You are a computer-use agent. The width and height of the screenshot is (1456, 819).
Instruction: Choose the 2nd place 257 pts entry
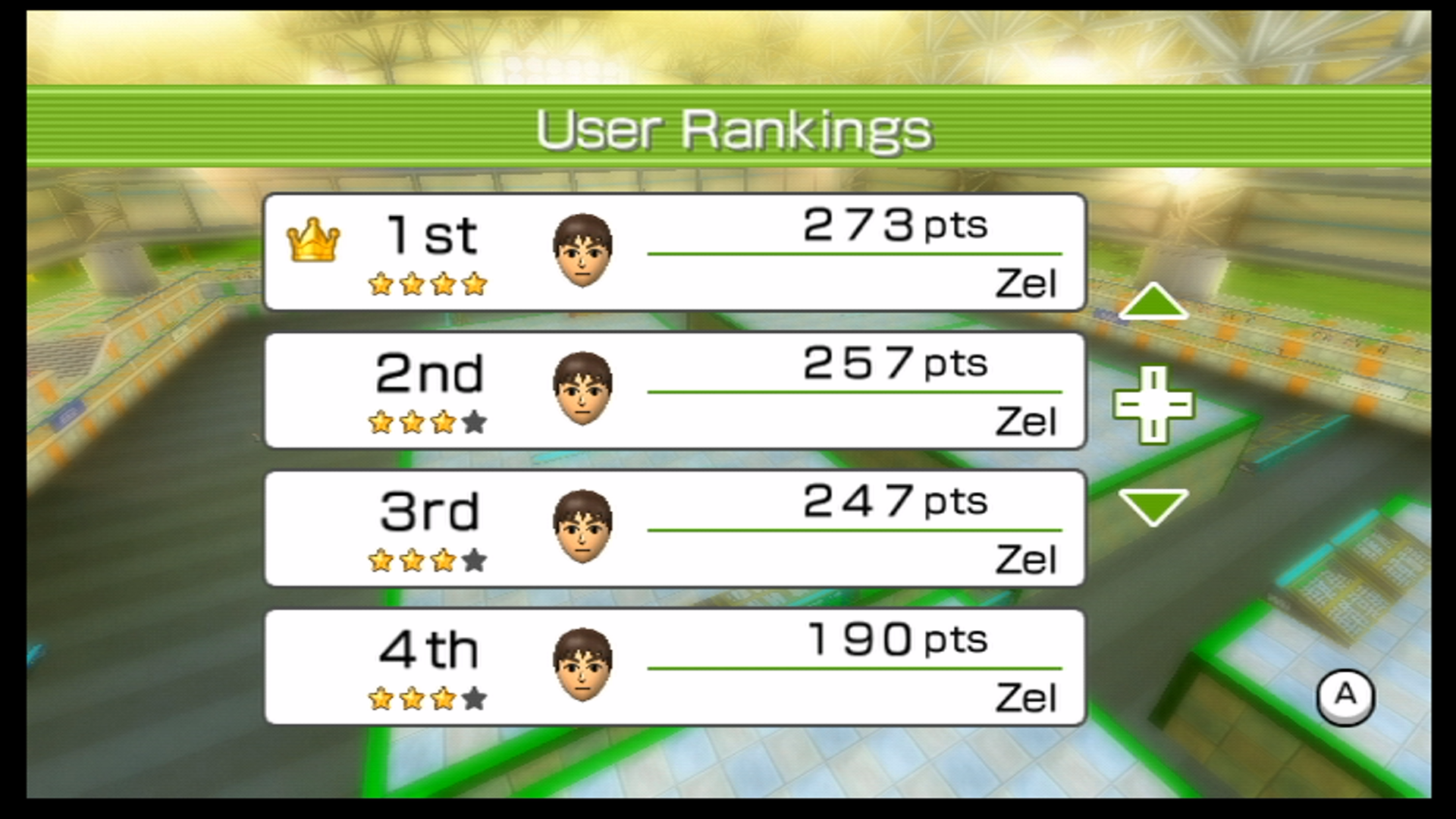pyautogui.click(x=675, y=391)
